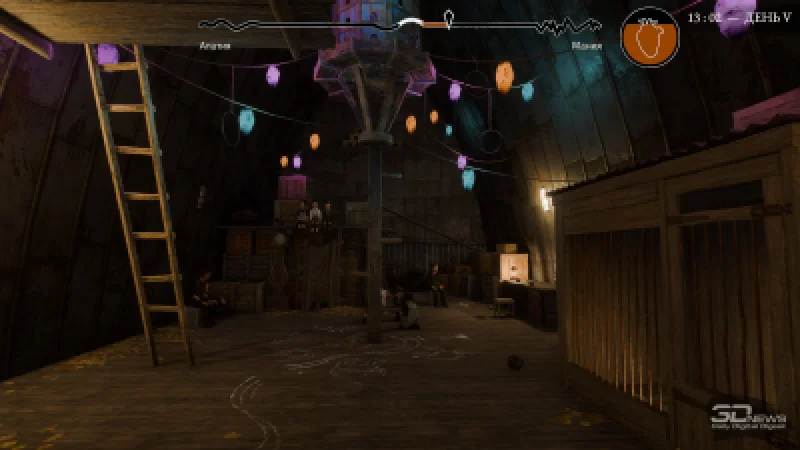Select the teardrop marker on the top bar
The width and height of the screenshot is (800, 450).
click(450, 19)
